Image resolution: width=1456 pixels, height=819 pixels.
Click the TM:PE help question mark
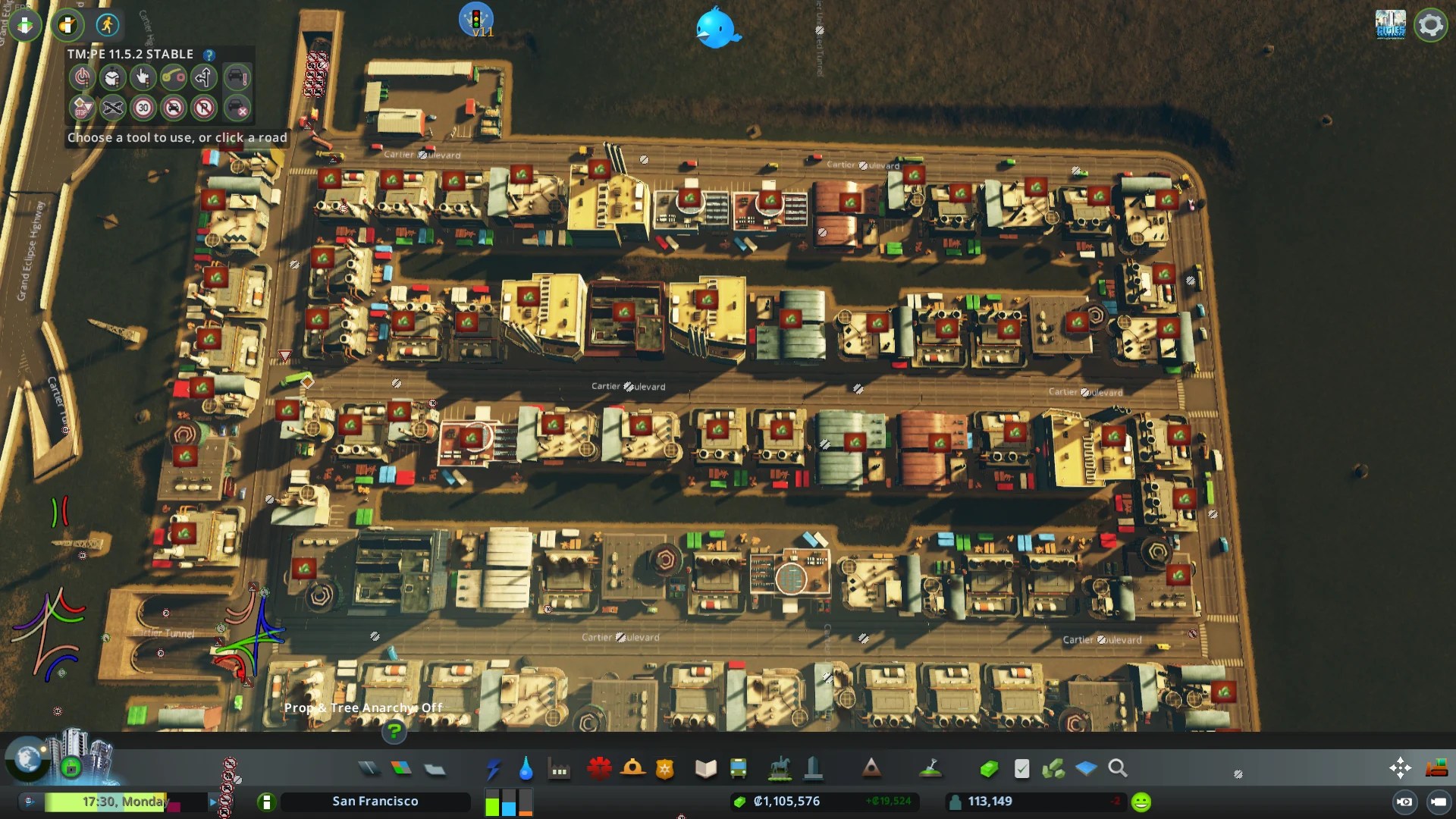209,55
